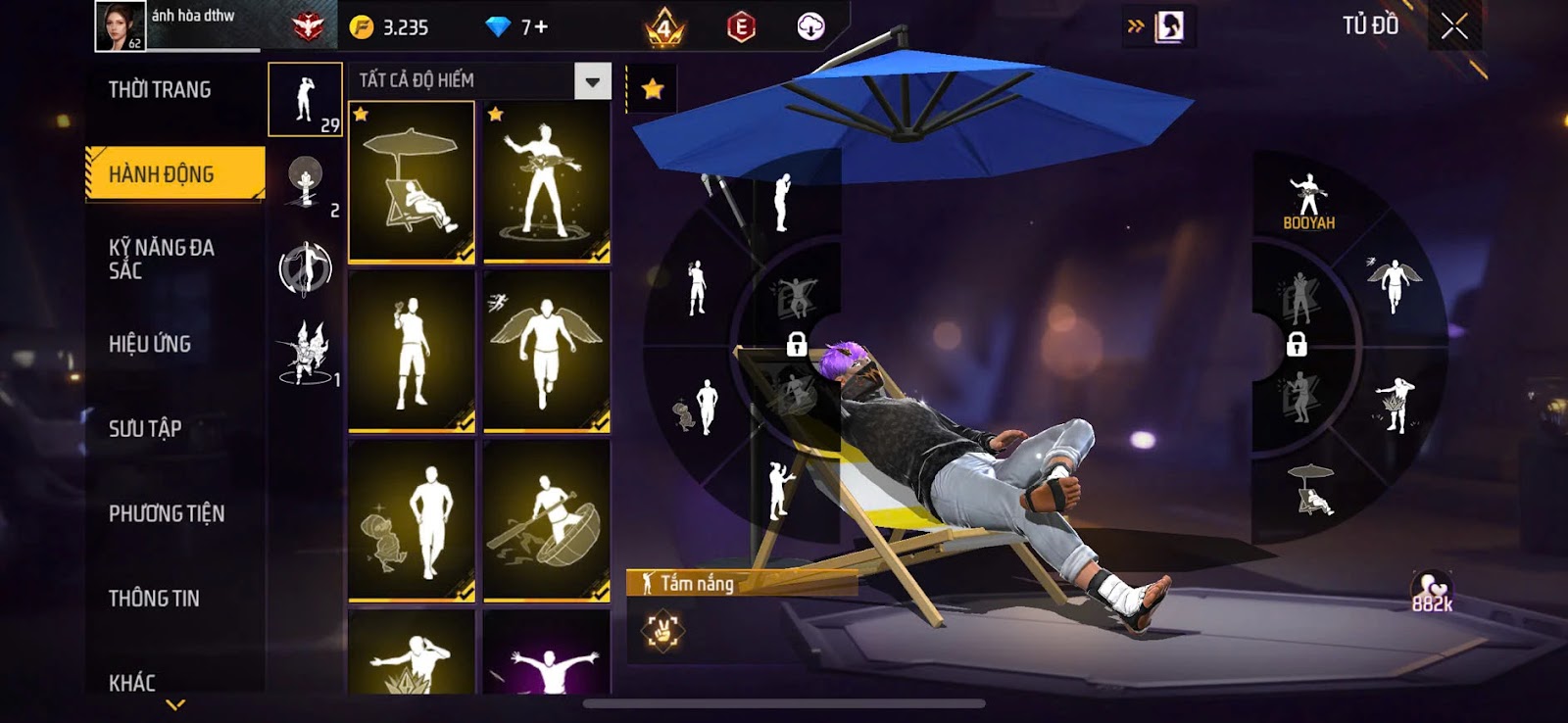Pick the emote with the small duck

pyautogui.click(x=412, y=519)
